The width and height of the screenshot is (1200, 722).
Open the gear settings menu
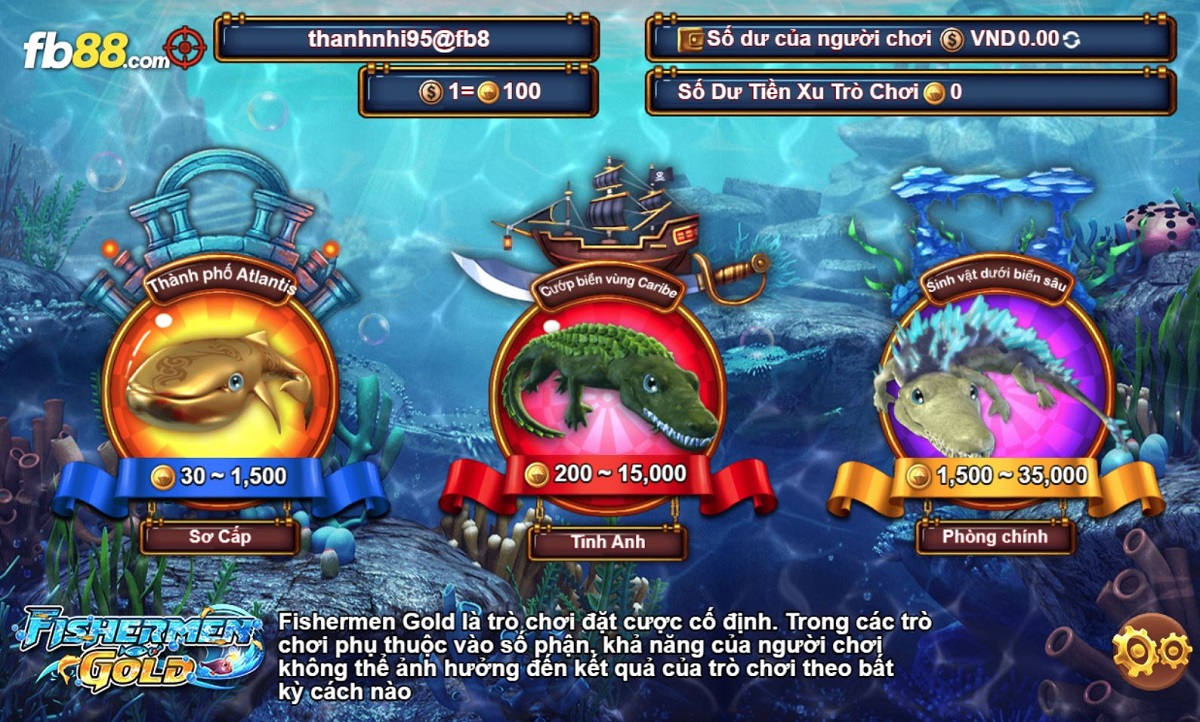coord(1152,651)
